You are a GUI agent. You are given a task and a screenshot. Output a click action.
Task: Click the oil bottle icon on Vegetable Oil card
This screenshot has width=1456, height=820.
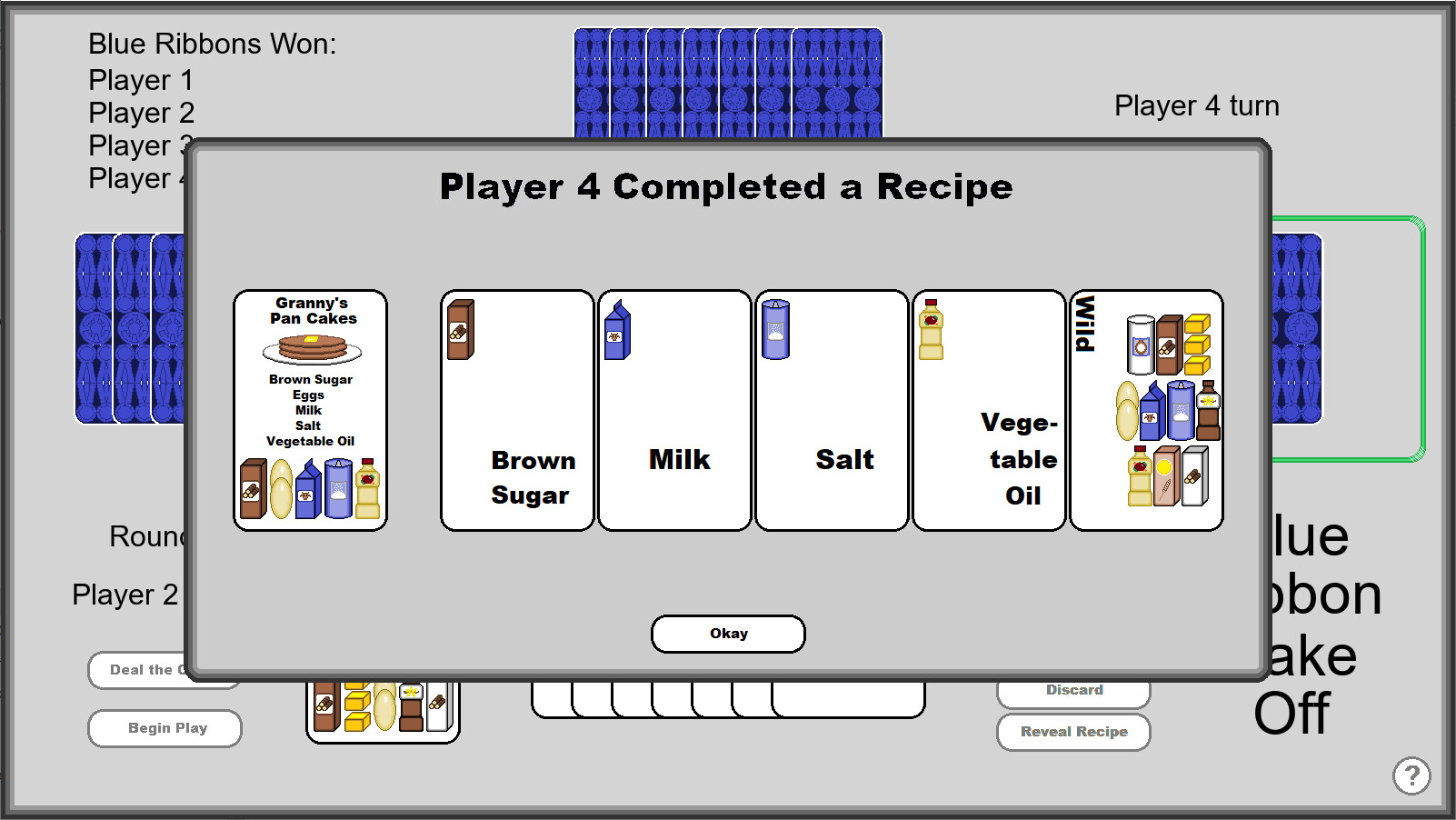pyautogui.click(x=930, y=330)
